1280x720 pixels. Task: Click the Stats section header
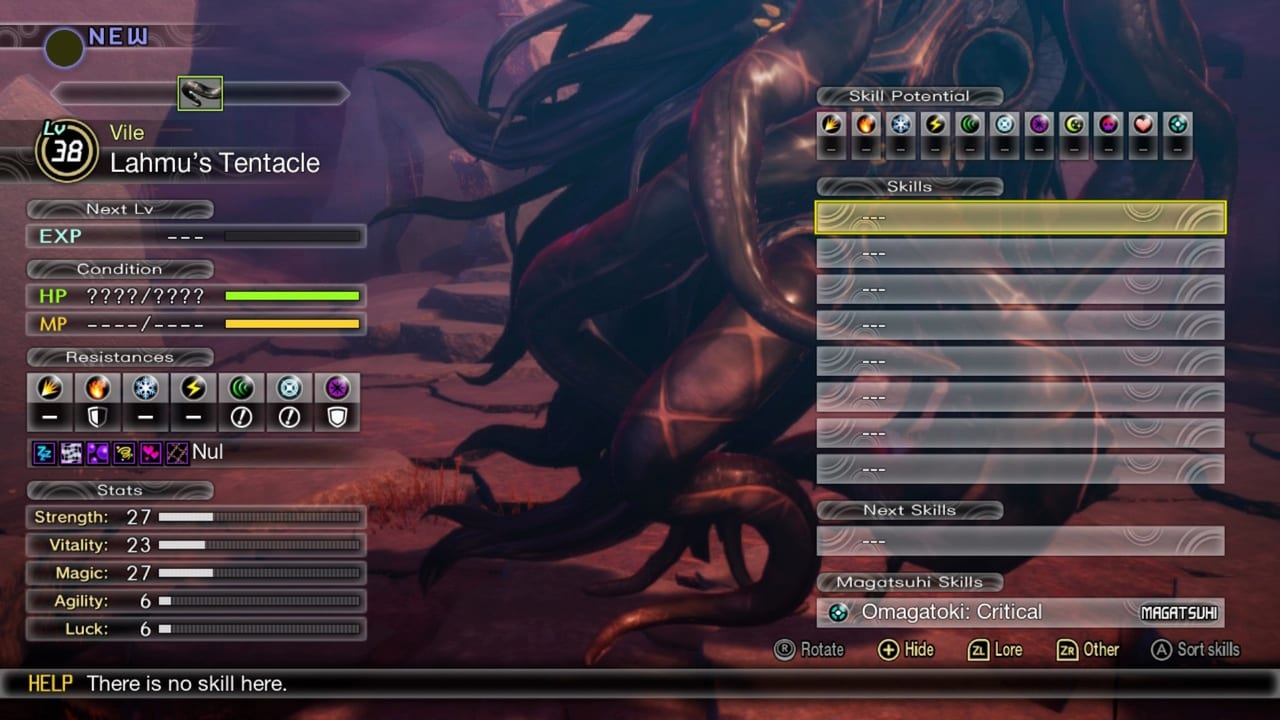120,490
